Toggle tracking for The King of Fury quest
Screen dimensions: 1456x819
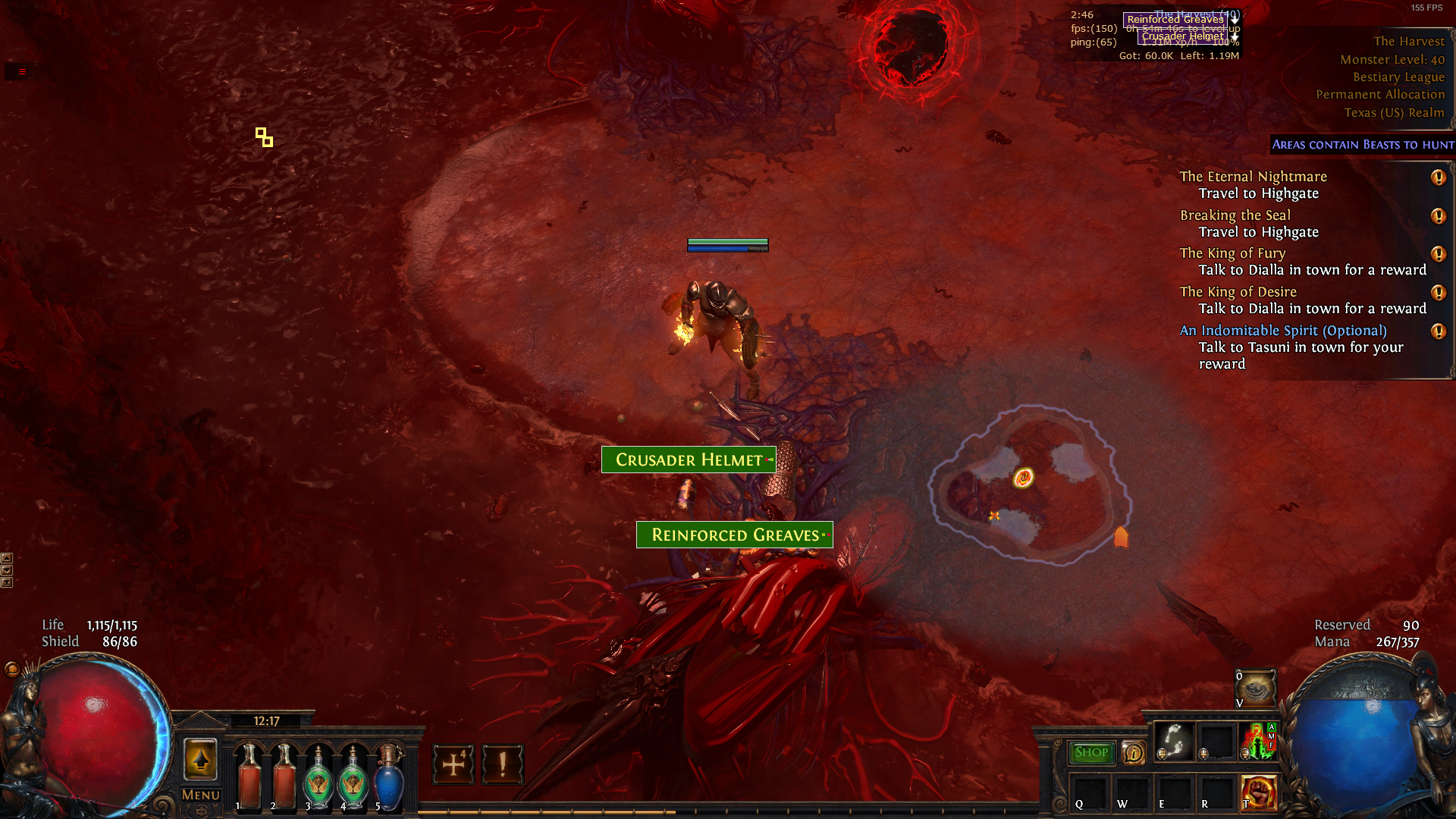pyautogui.click(x=1438, y=255)
